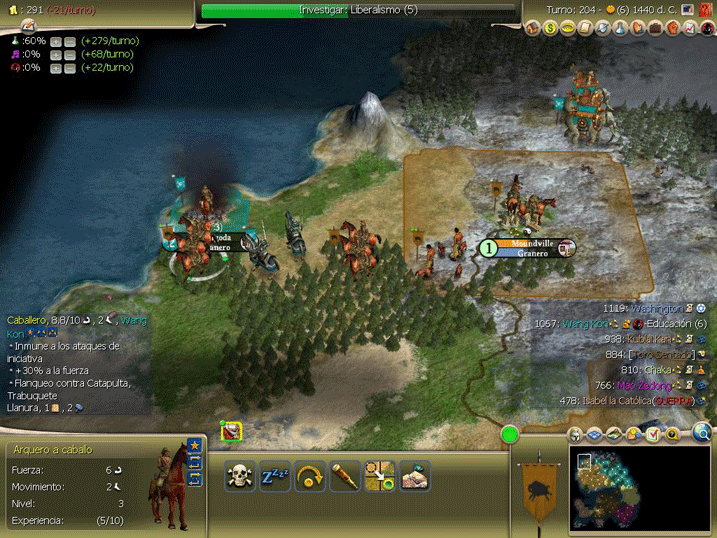Image resolution: width=717 pixels, height=538 pixels.
Task: Decrease the culture rate with minus
Action: [70, 54]
